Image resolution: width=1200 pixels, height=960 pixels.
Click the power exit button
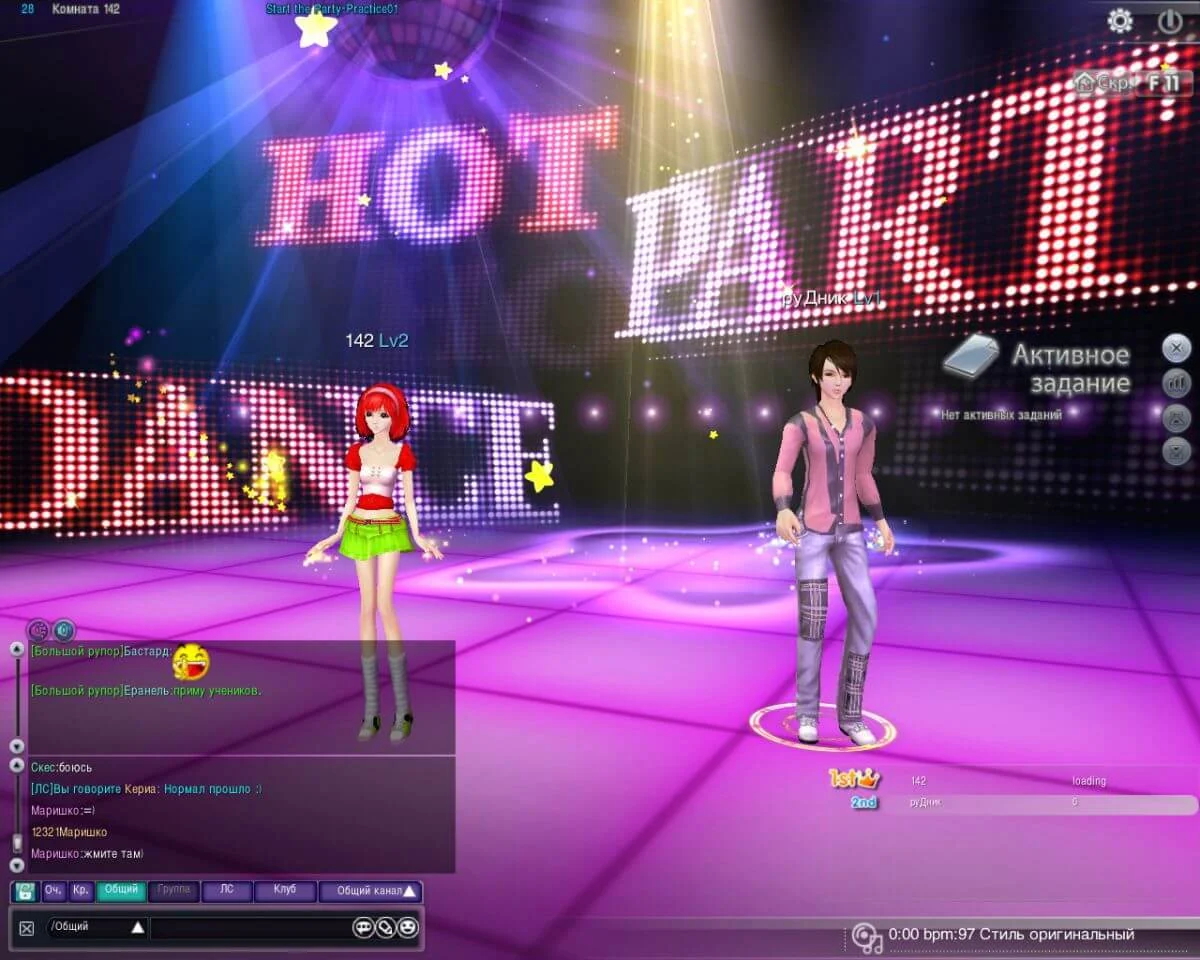1170,20
